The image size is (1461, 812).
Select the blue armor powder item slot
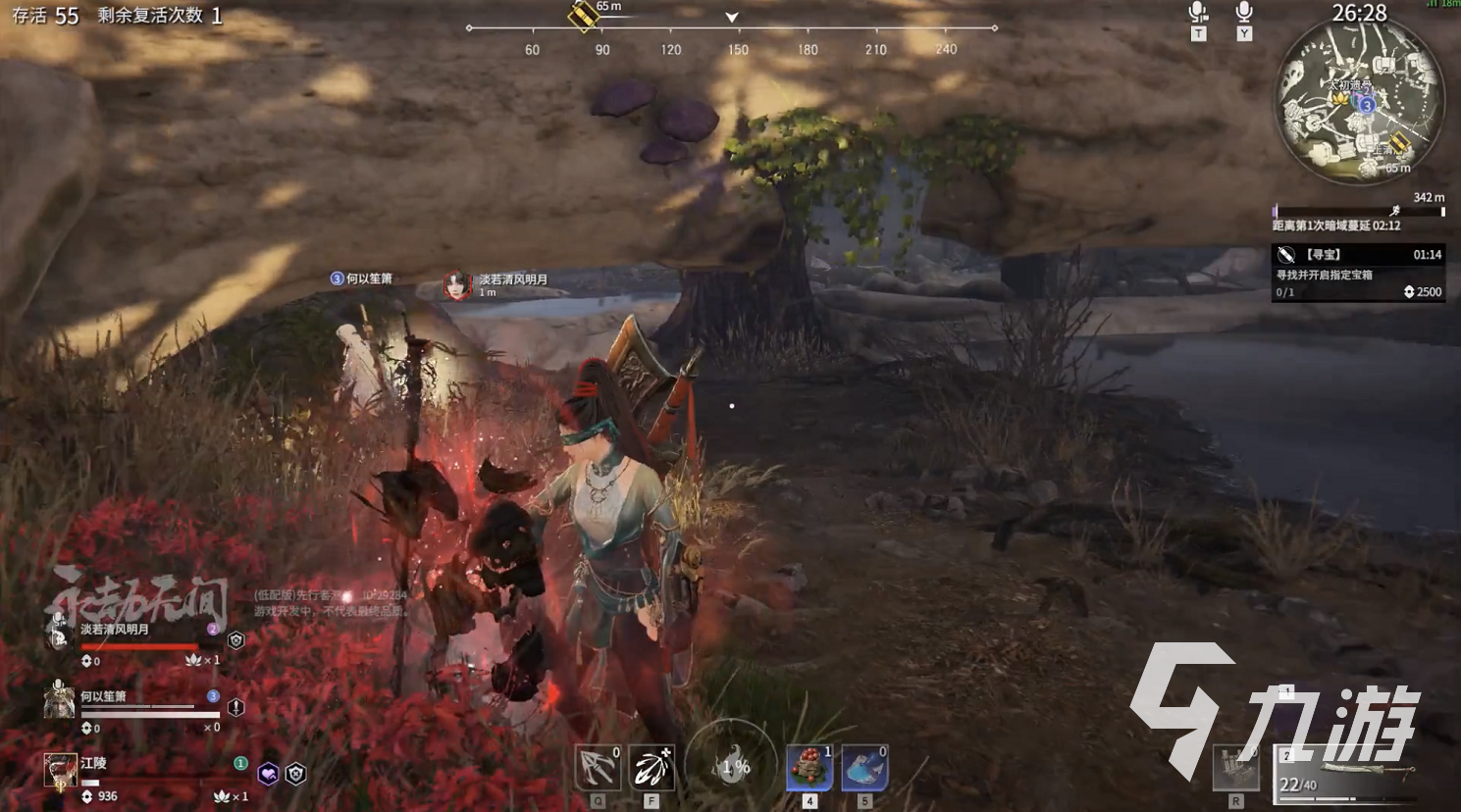[x=864, y=768]
